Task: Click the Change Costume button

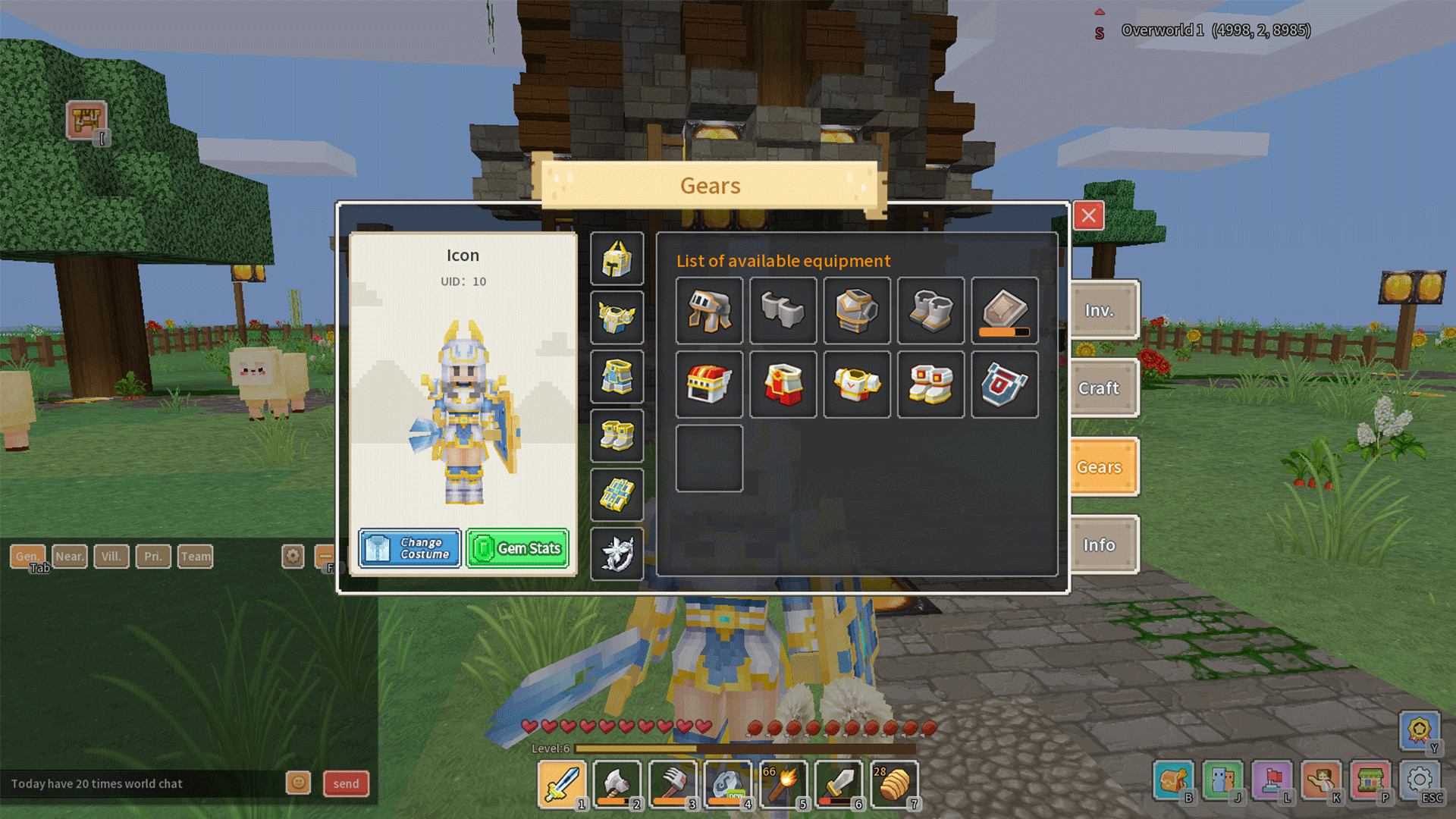Action: [409, 548]
